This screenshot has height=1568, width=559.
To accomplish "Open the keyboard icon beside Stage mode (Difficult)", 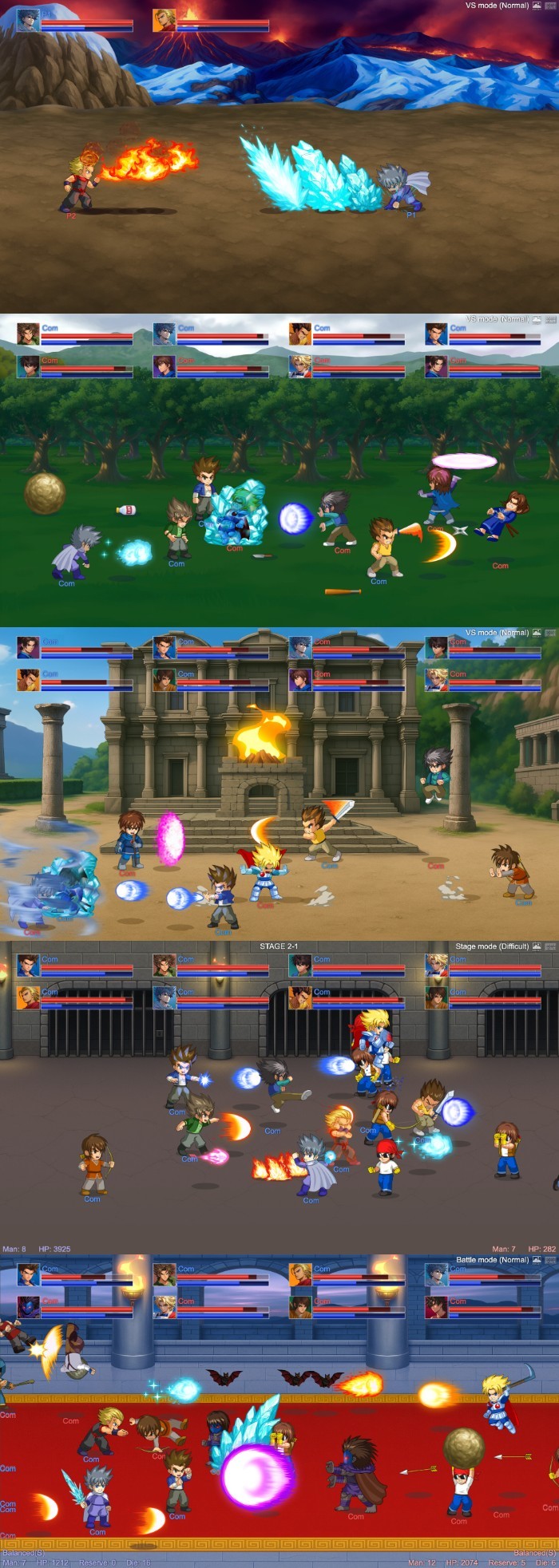I will (x=549, y=946).
